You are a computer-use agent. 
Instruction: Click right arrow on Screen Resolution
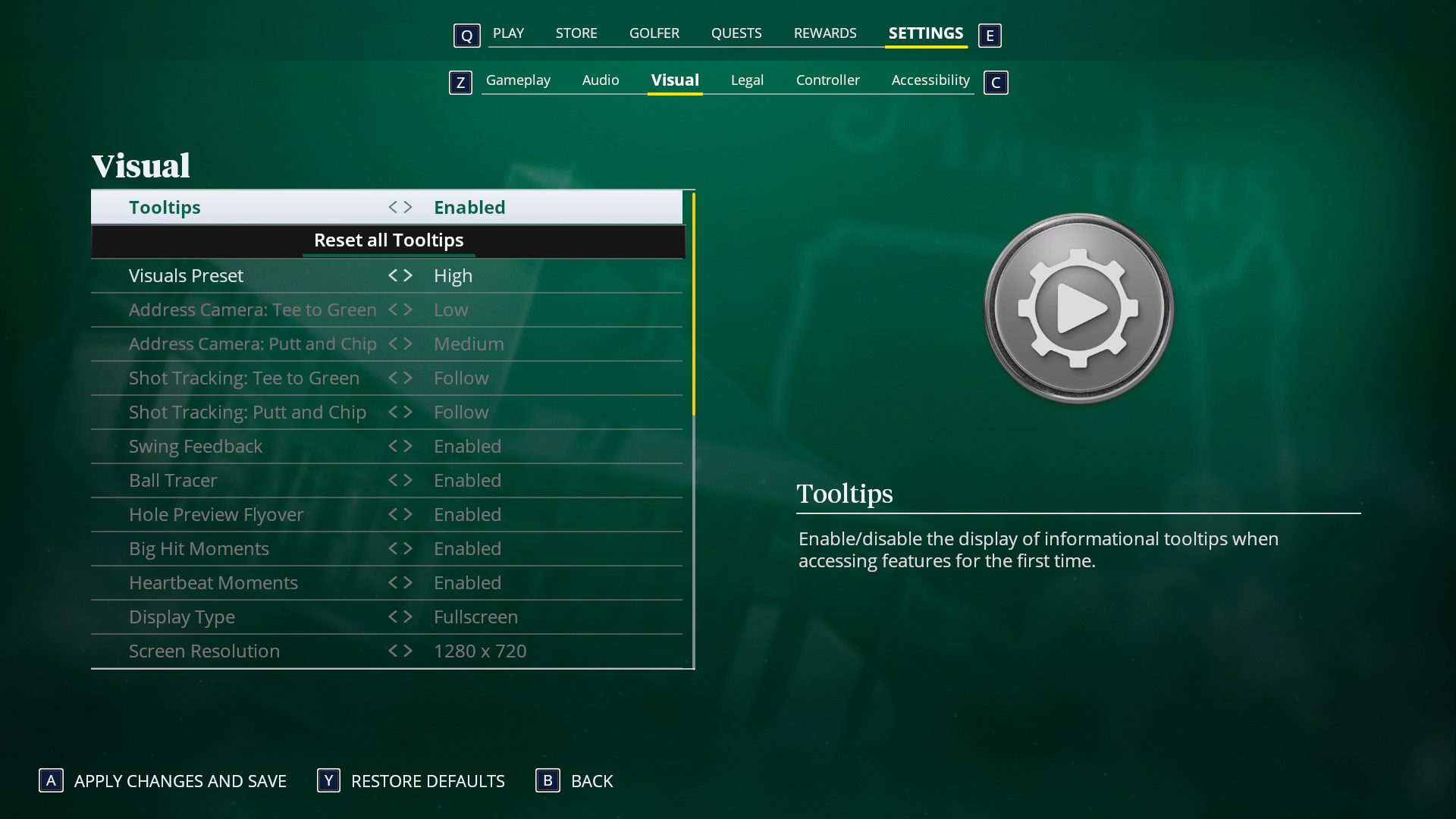(408, 651)
